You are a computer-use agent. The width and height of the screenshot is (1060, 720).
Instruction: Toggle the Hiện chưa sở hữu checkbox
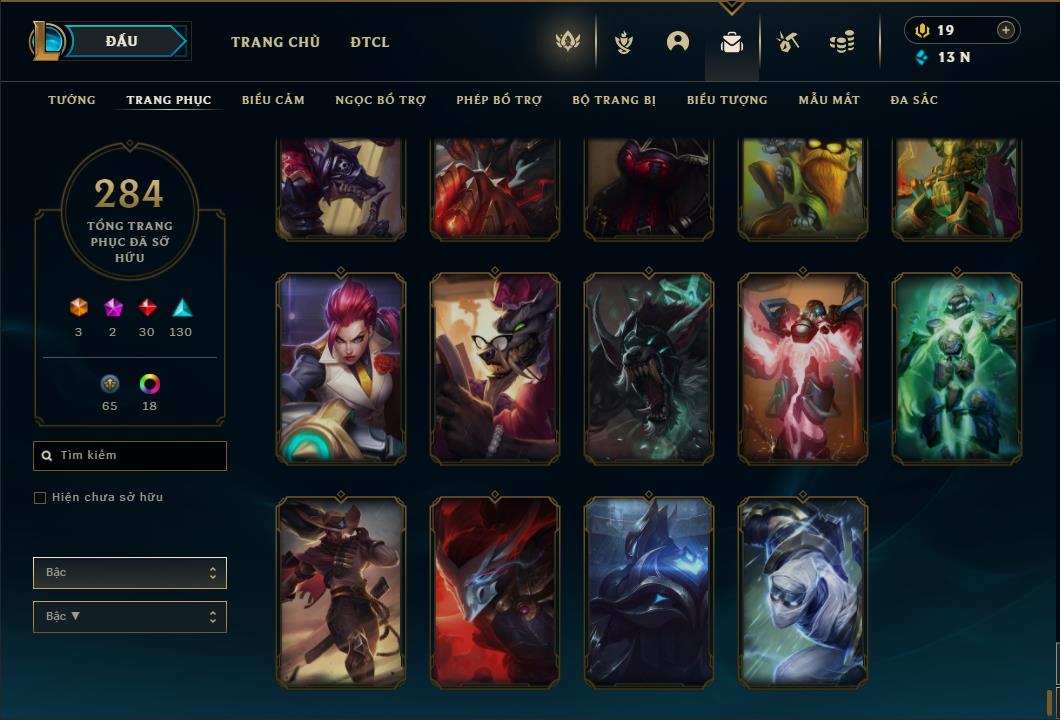tap(40, 498)
